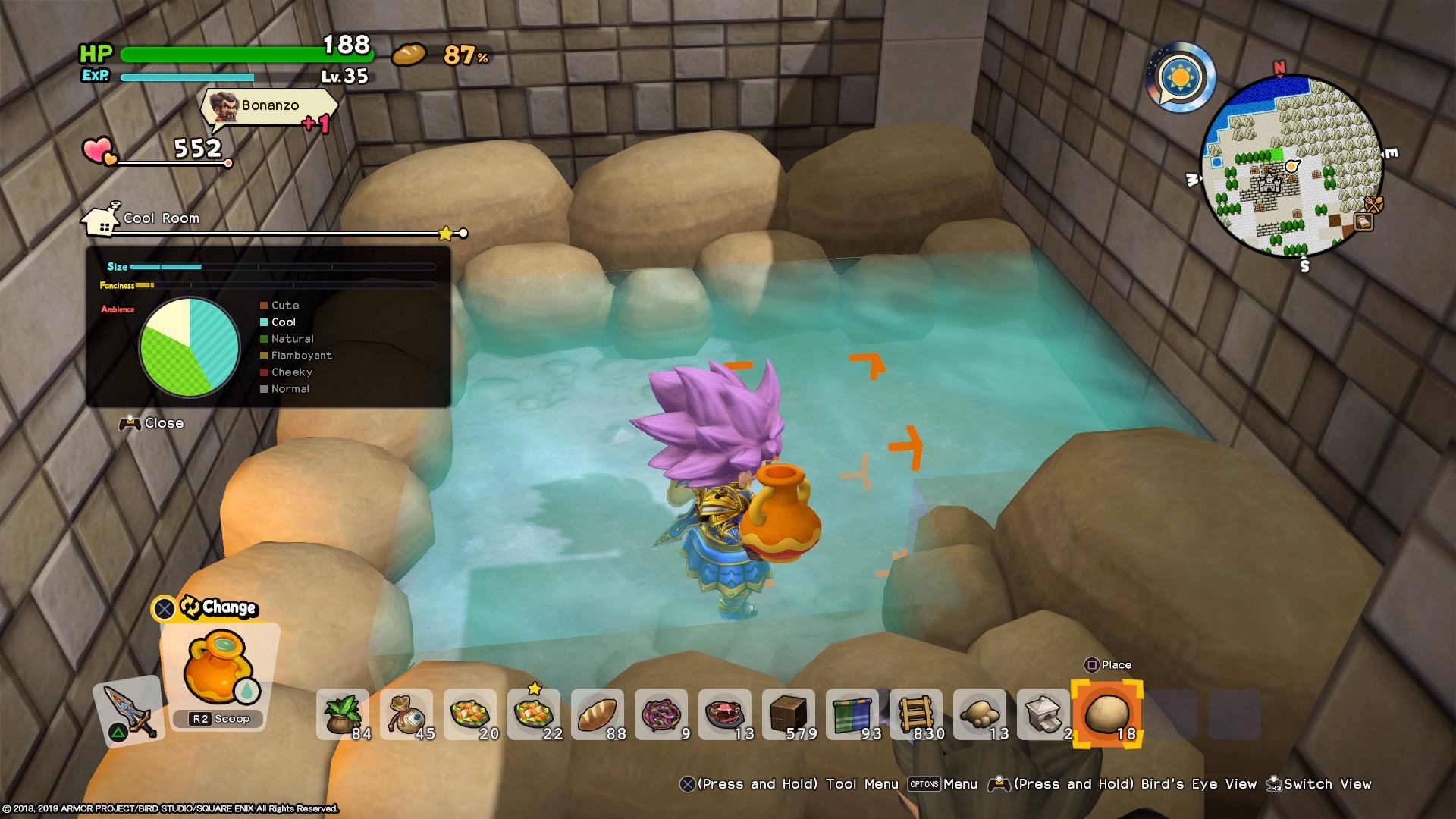Image resolution: width=1456 pixels, height=819 pixels.
Task: Open the circular minimap
Action: [1291, 167]
